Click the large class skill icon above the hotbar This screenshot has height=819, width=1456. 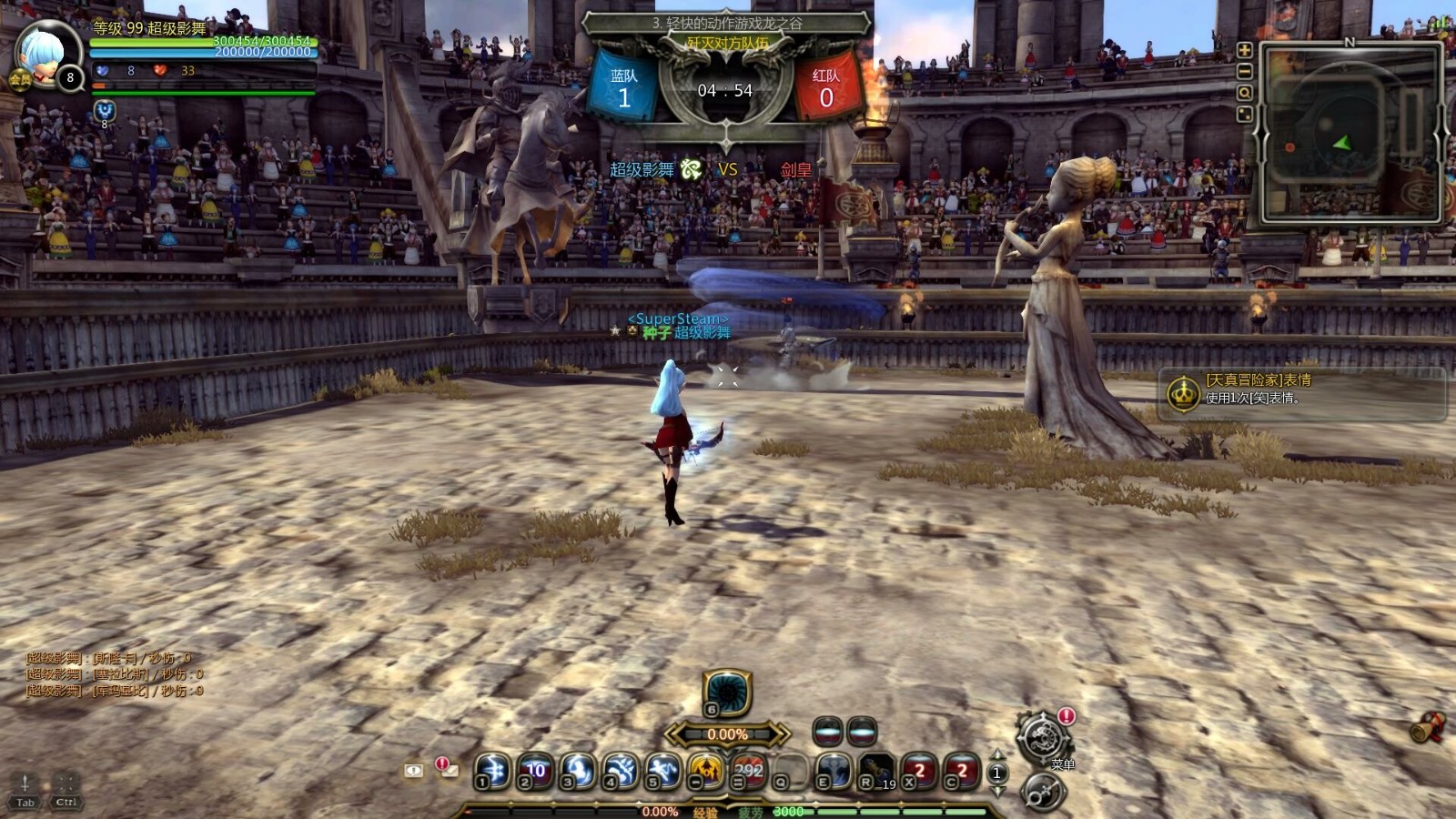[728, 696]
